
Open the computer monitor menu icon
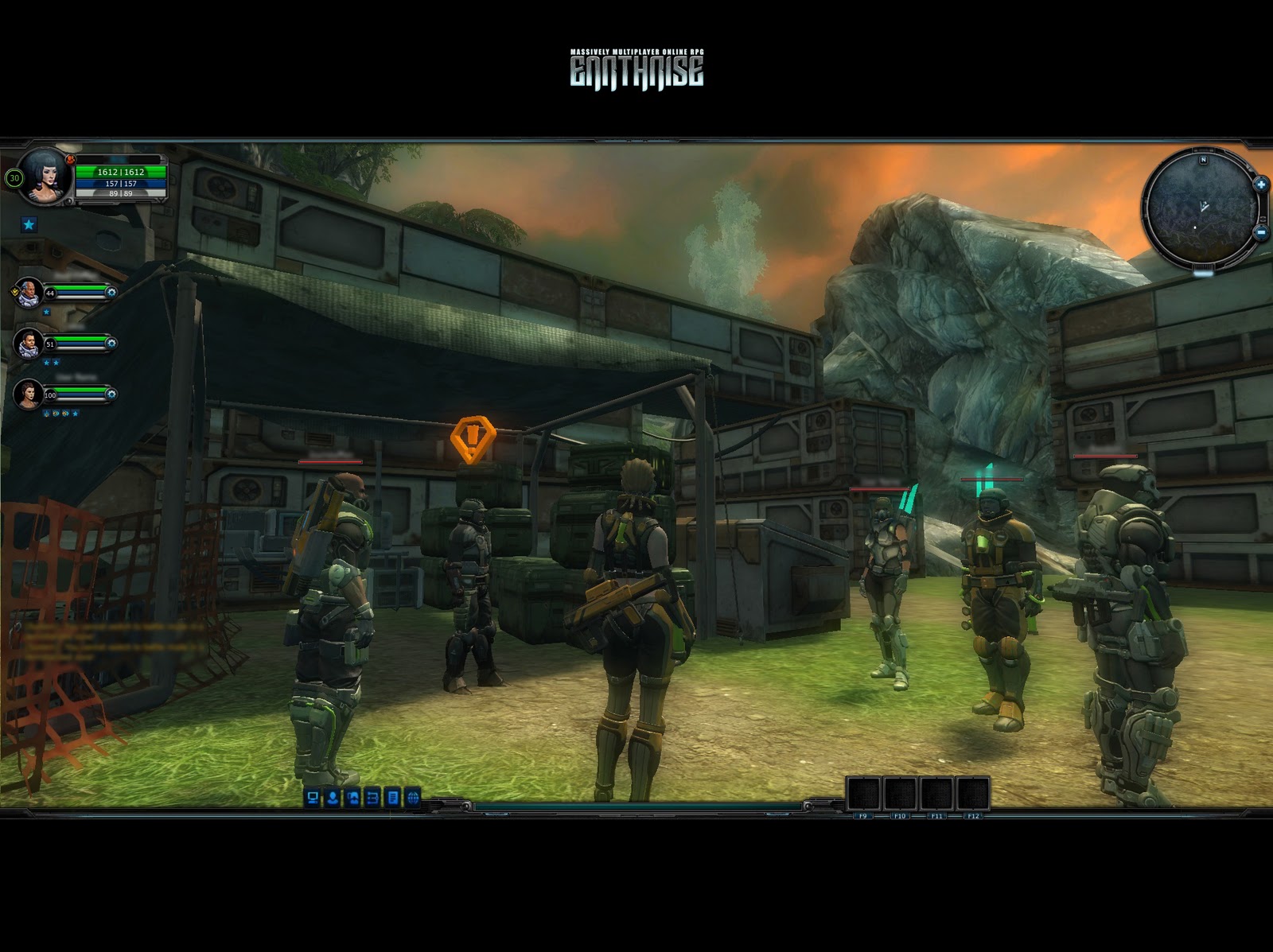[313, 798]
